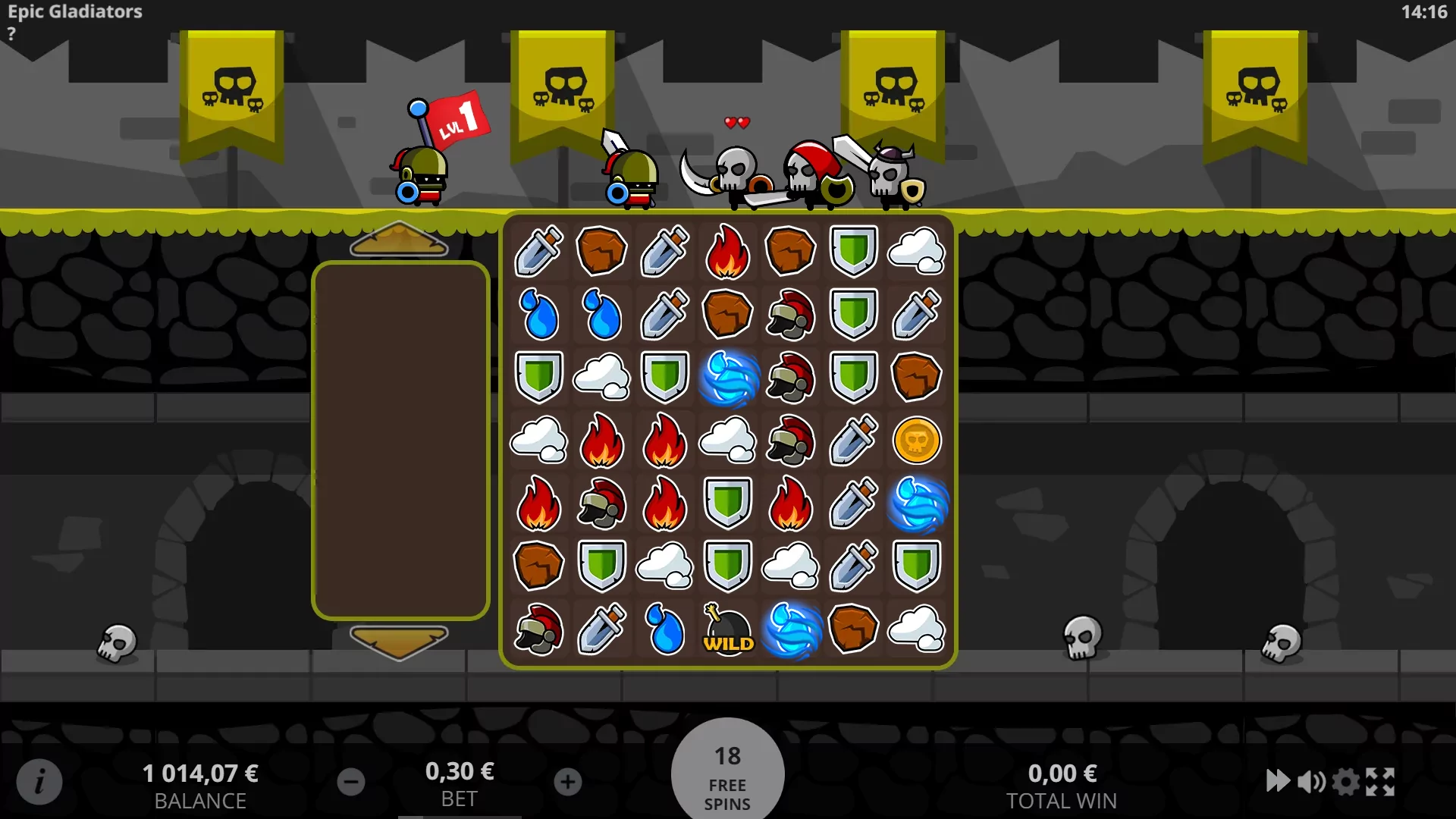Click the Epic Gladiators title
The image size is (1456, 819).
(x=74, y=11)
